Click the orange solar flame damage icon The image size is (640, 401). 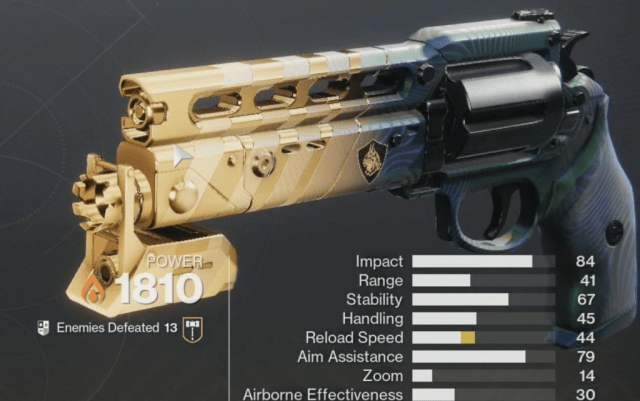coord(96,291)
